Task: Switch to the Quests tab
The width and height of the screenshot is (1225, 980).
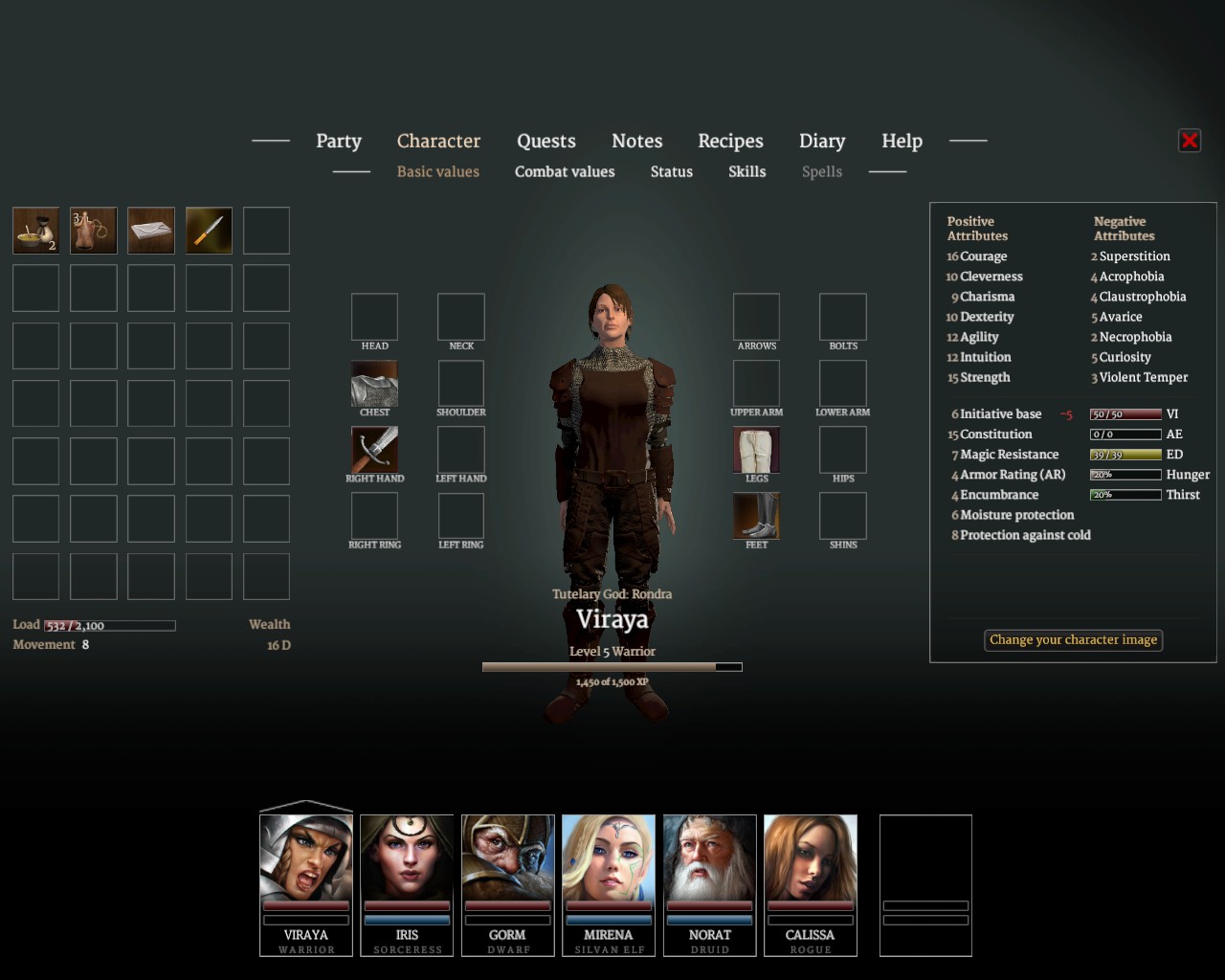Action: click(546, 141)
